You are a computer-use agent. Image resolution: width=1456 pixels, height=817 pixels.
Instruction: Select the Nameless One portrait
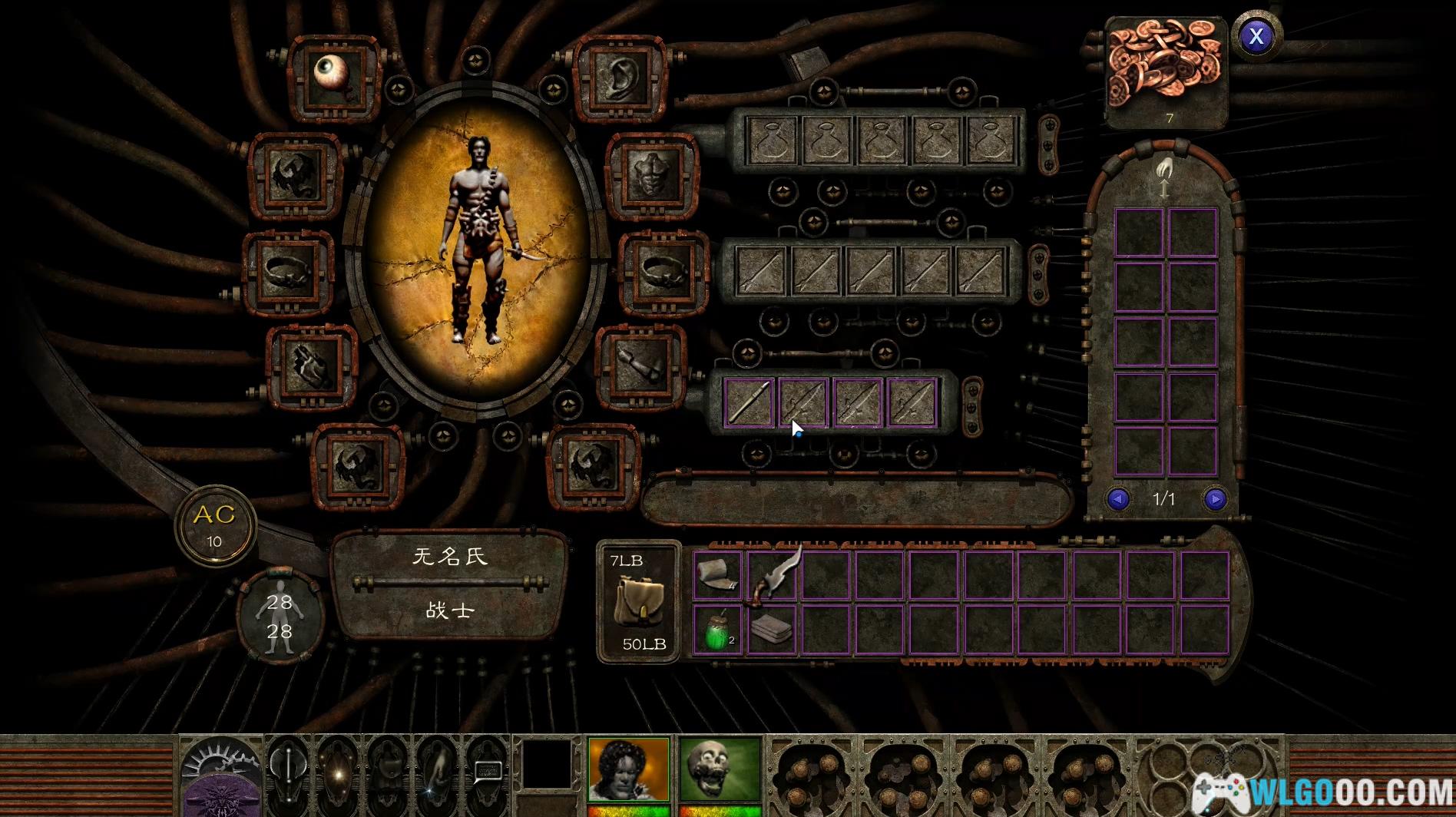tap(627, 769)
